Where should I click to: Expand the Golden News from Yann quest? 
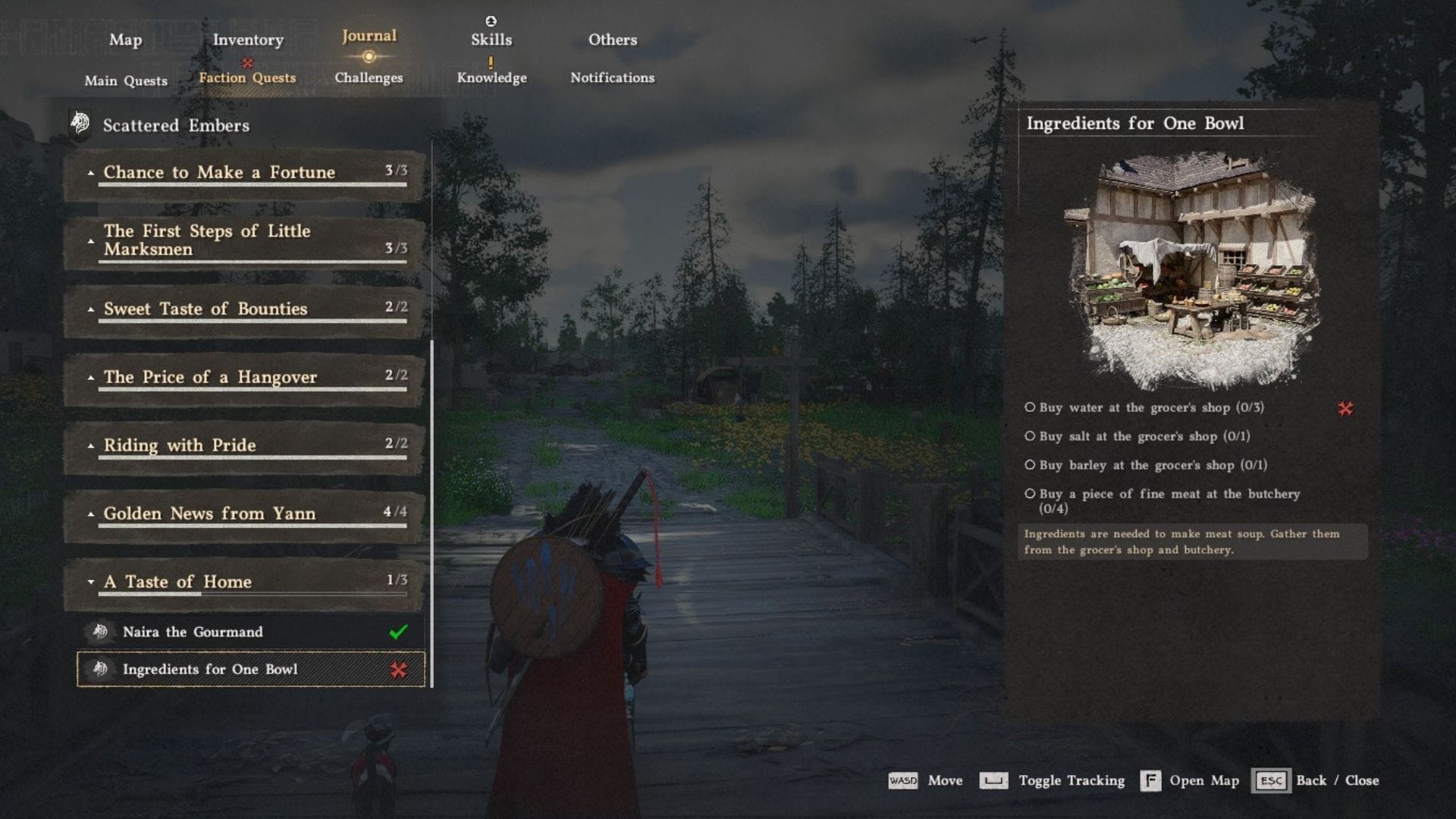pos(90,513)
